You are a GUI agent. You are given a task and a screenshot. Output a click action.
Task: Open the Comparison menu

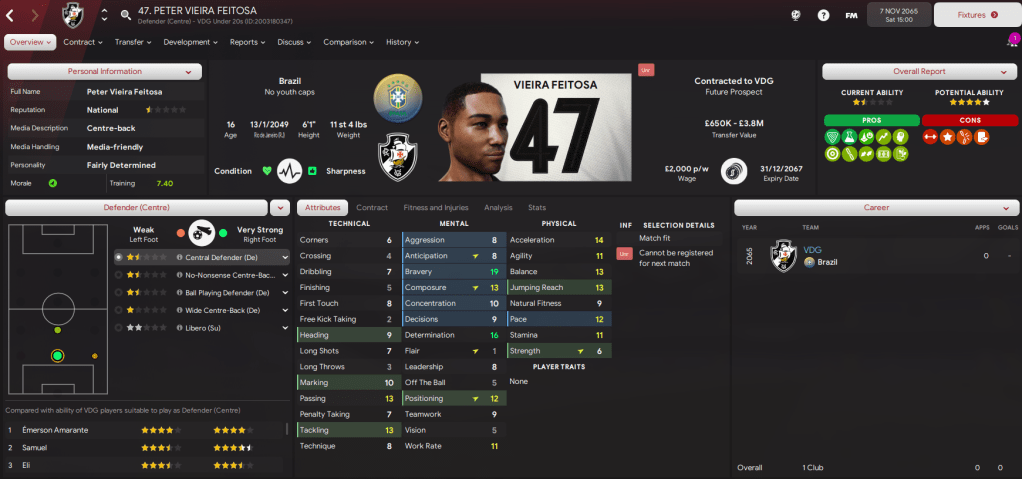[x=348, y=42]
